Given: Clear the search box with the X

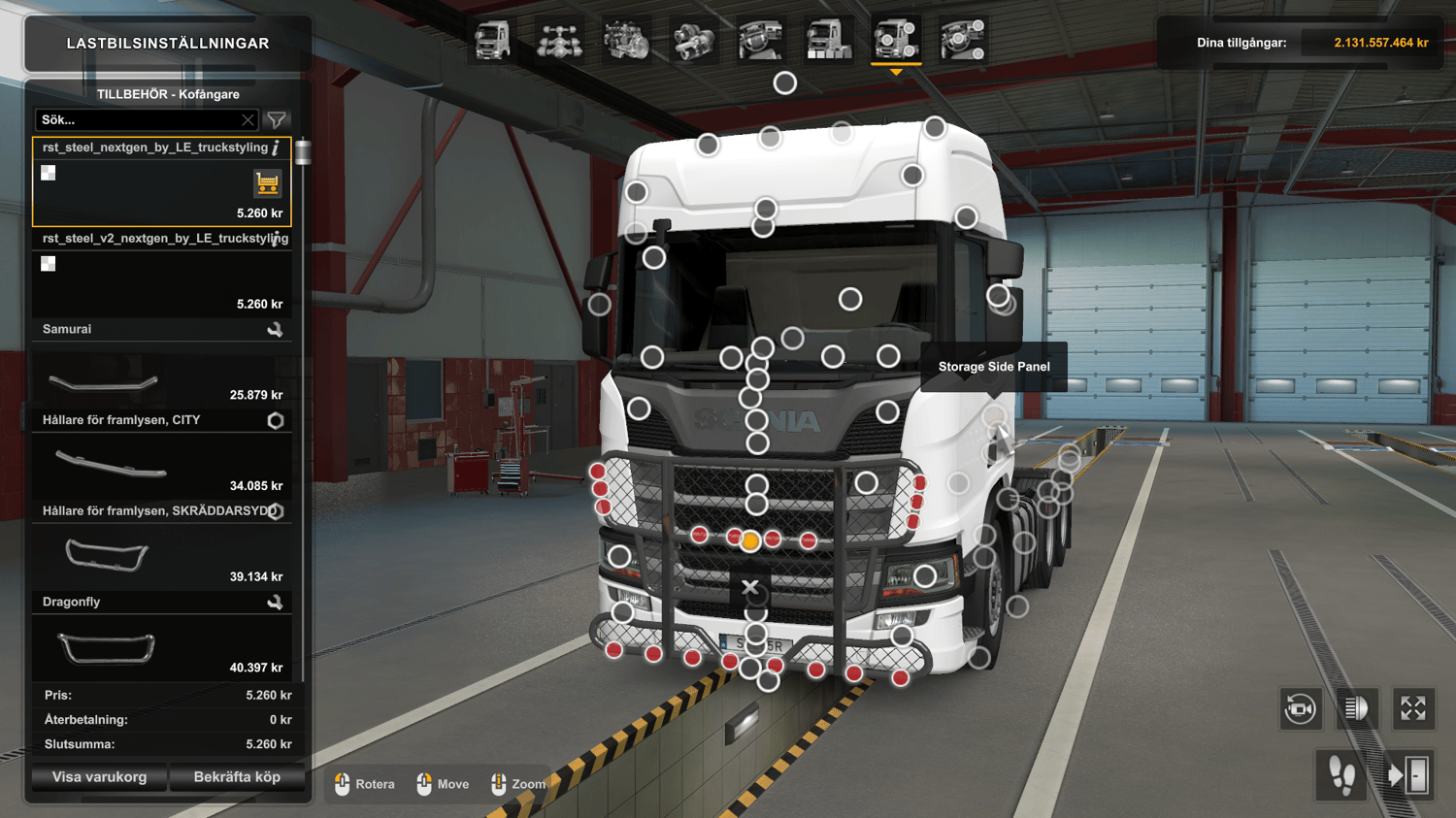Looking at the screenshot, I should 248,120.
